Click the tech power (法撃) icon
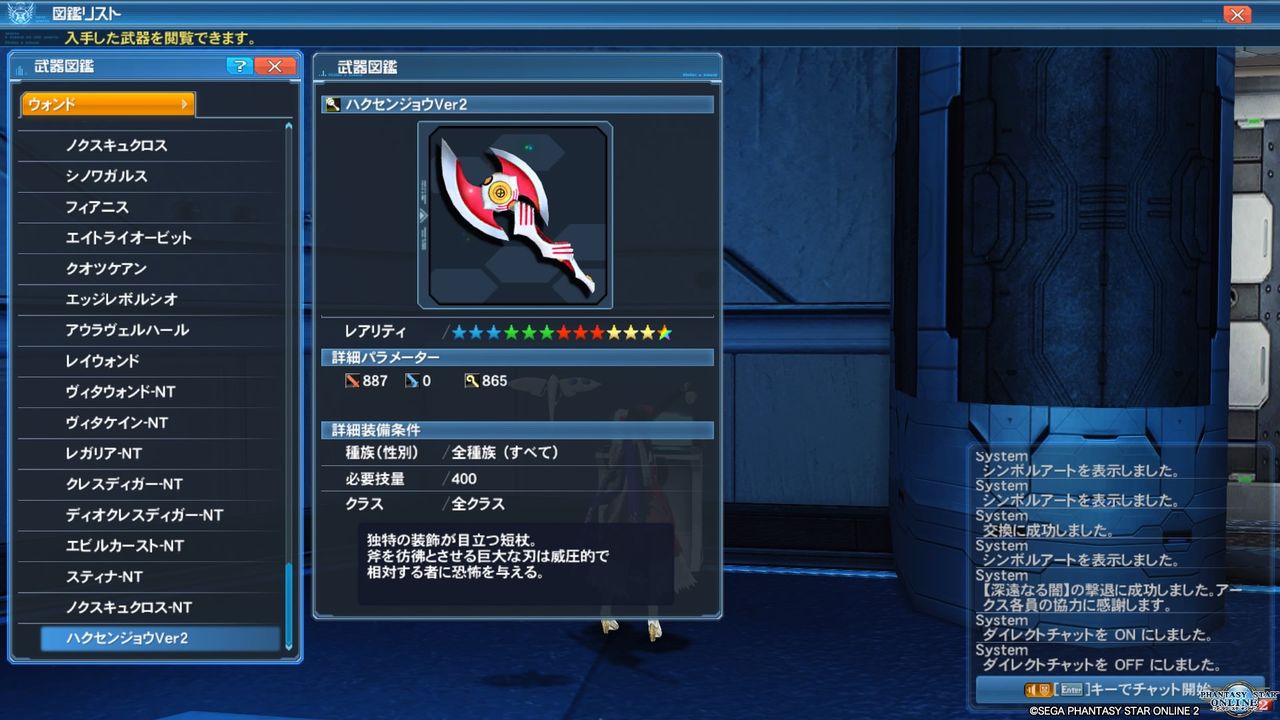1280x720 pixels. tap(470, 381)
